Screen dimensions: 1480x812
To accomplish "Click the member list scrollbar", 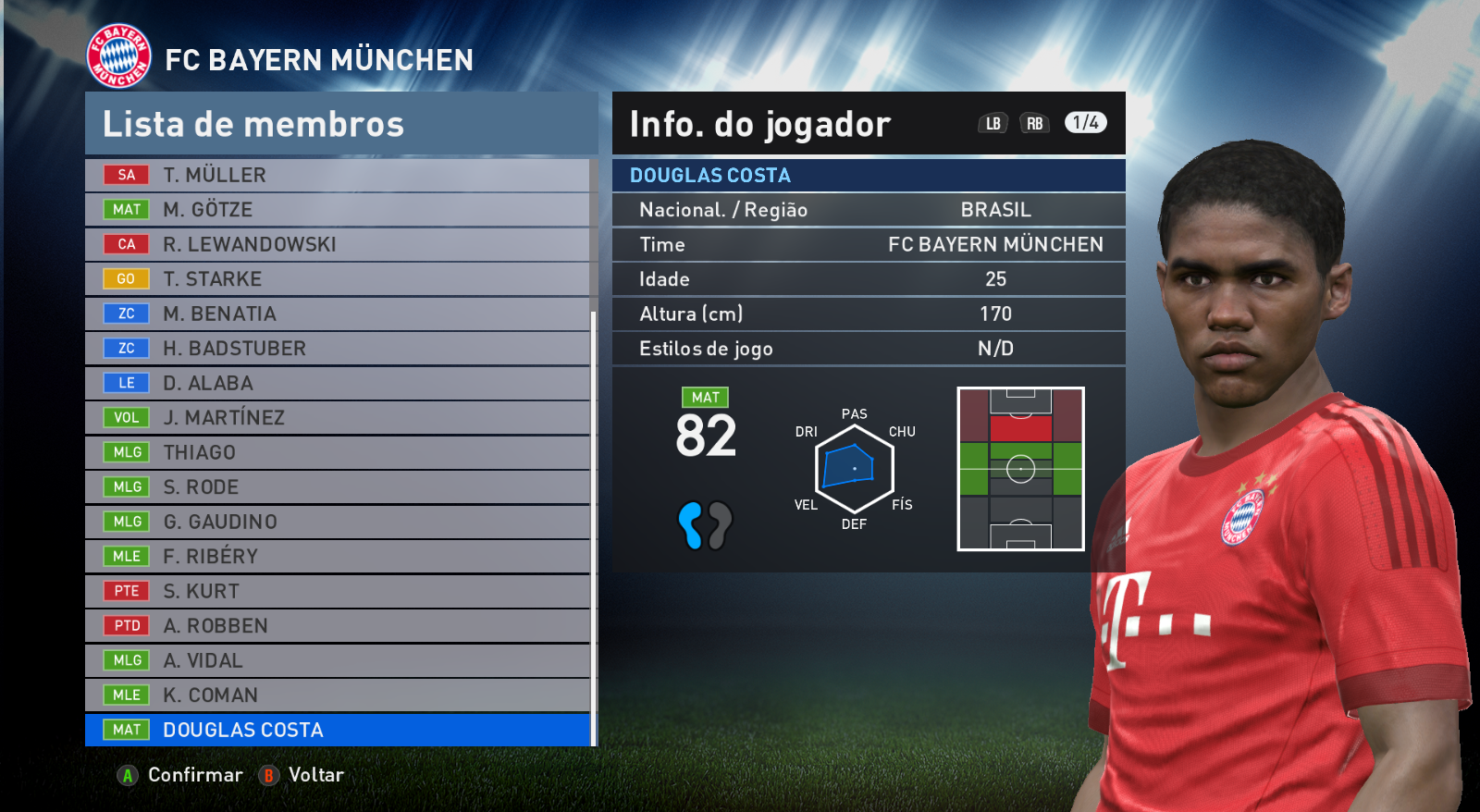I will (594, 527).
